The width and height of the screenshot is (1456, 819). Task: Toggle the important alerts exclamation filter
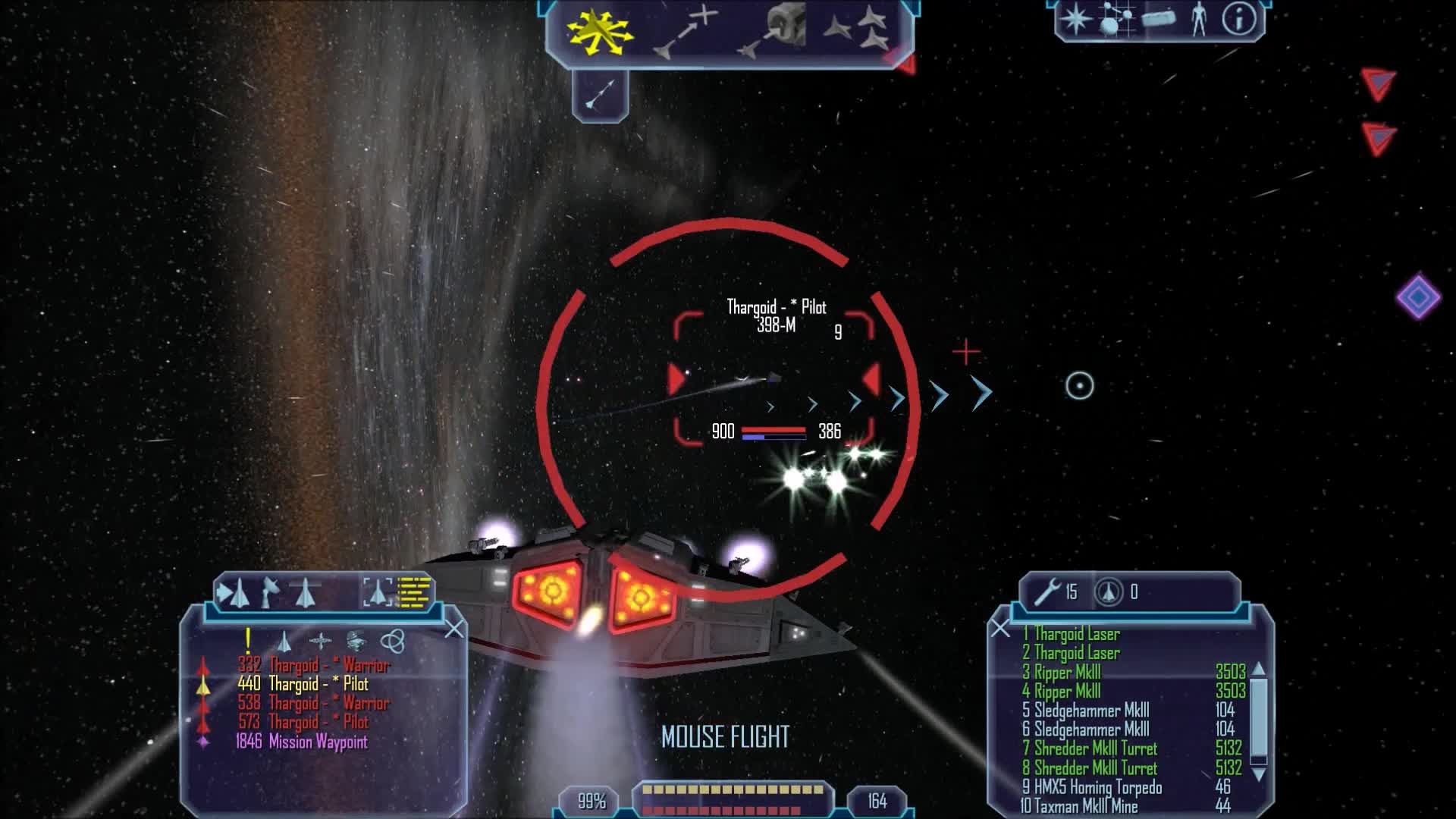click(248, 640)
